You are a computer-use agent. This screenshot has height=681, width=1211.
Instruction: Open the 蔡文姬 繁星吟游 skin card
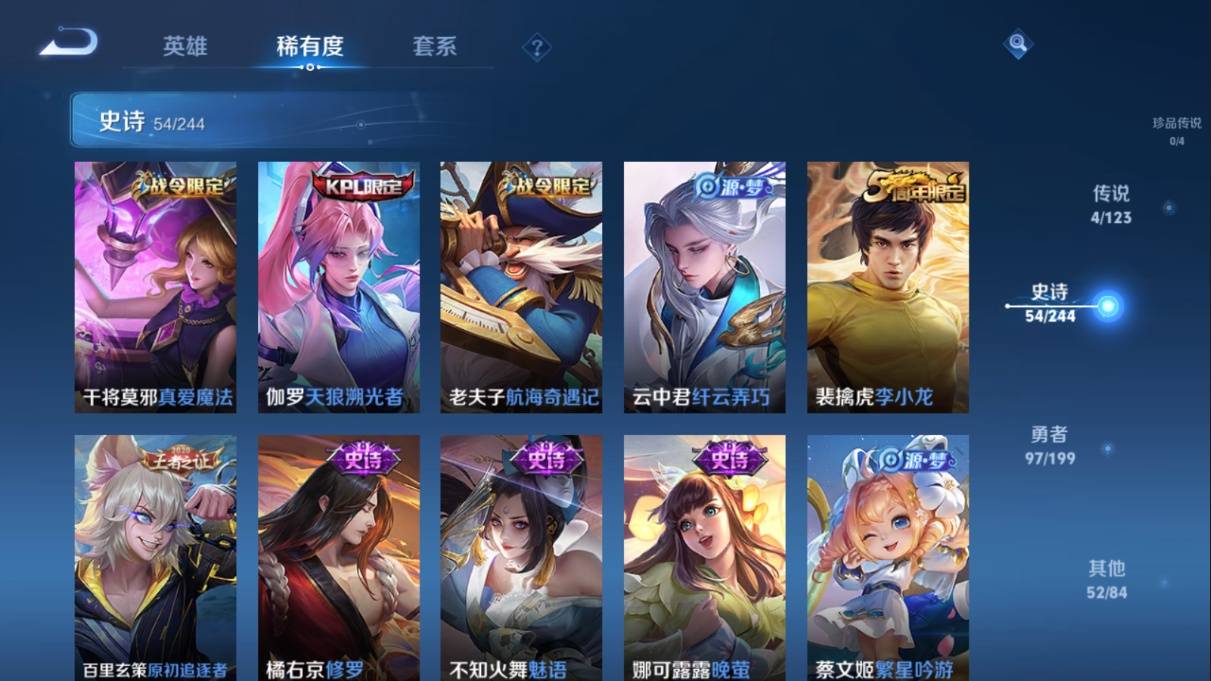pyautogui.click(x=888, y=557)
